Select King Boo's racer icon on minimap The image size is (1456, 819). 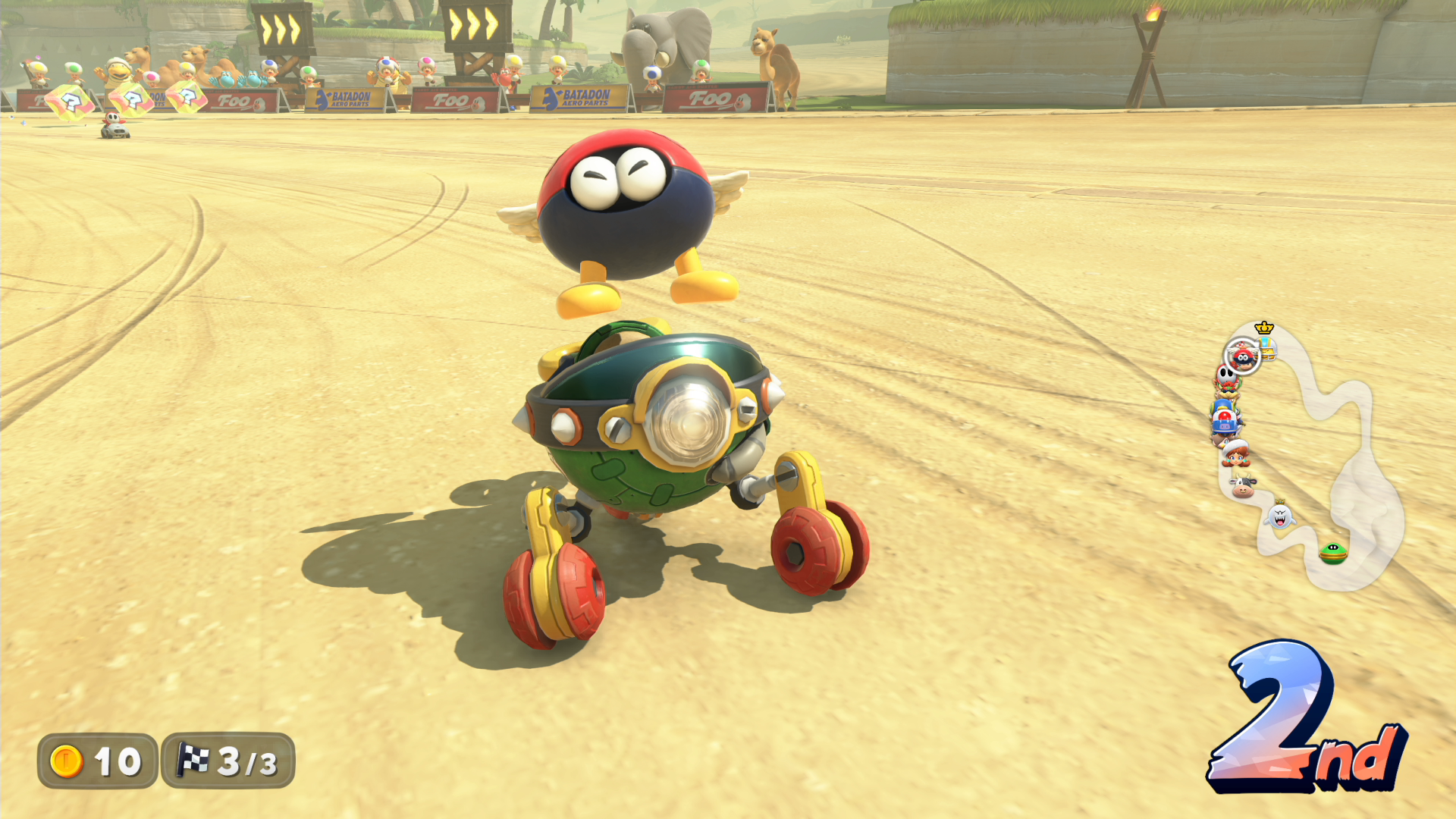(1280, 516)
